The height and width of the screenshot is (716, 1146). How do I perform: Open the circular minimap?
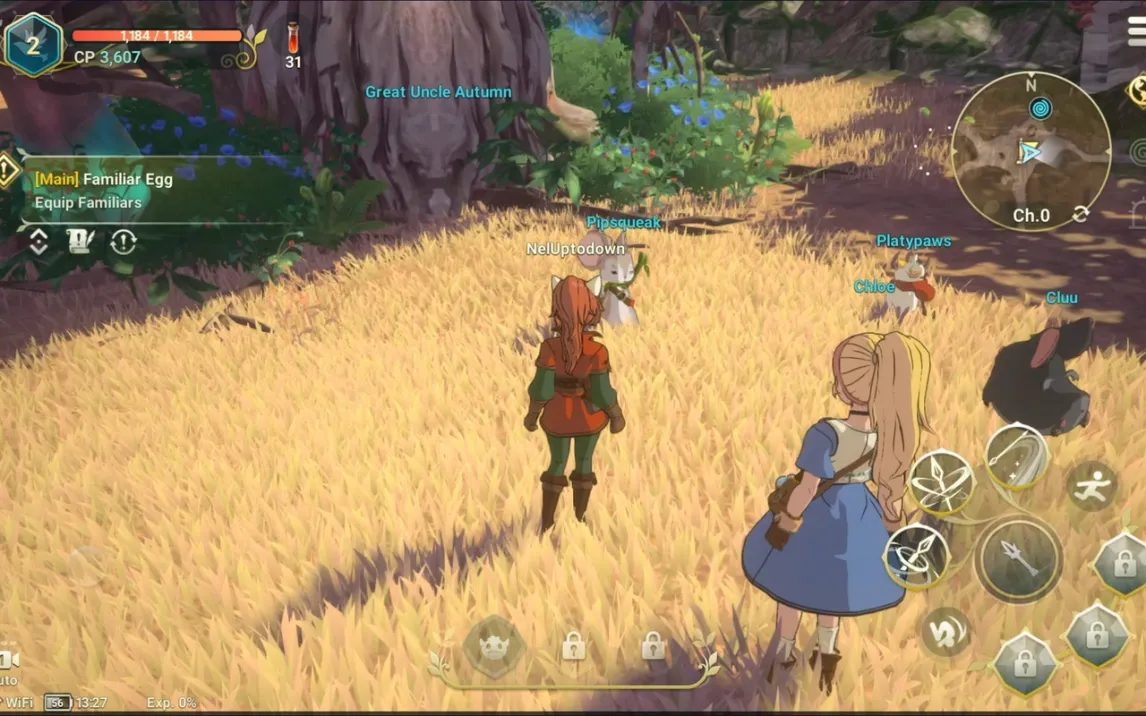pos(1030,150)
